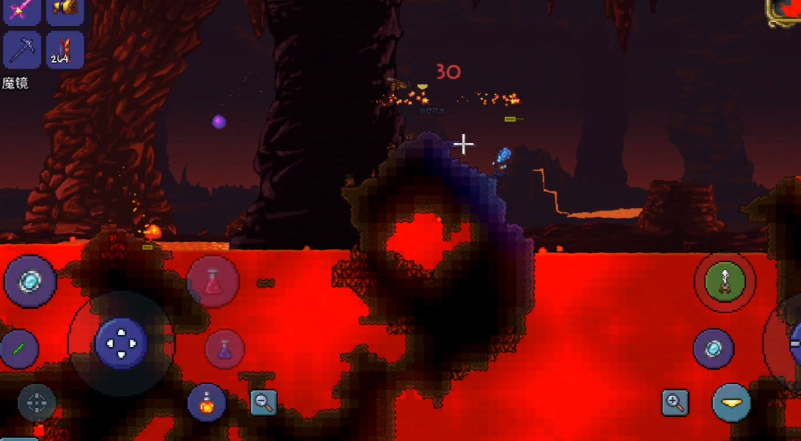Choose the torch stack slot
Viewport: 801px width, 441px height.
(65, 49)
